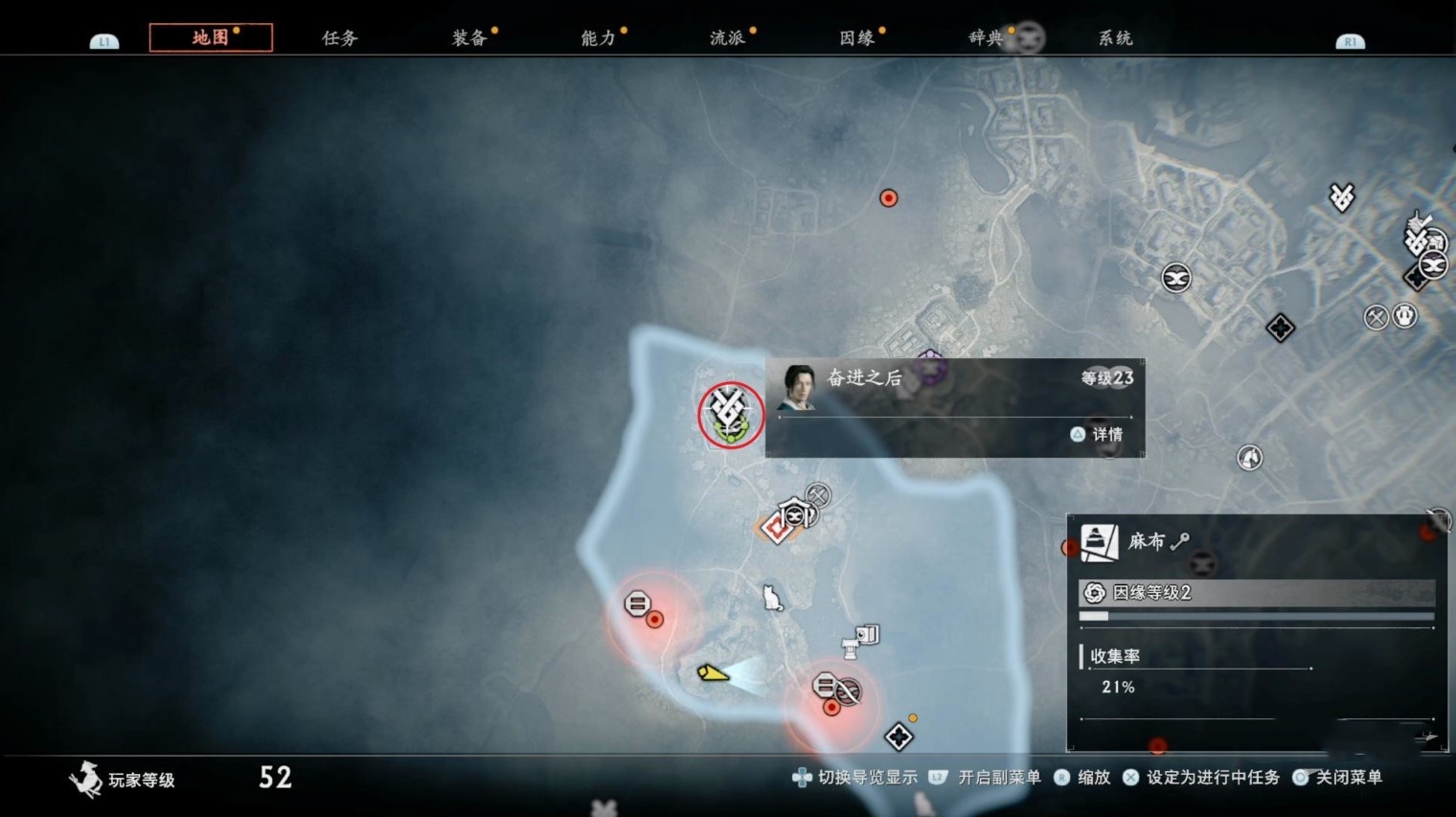
Task: Select the red-circled mission marker
Action: (x=731, y=414)
